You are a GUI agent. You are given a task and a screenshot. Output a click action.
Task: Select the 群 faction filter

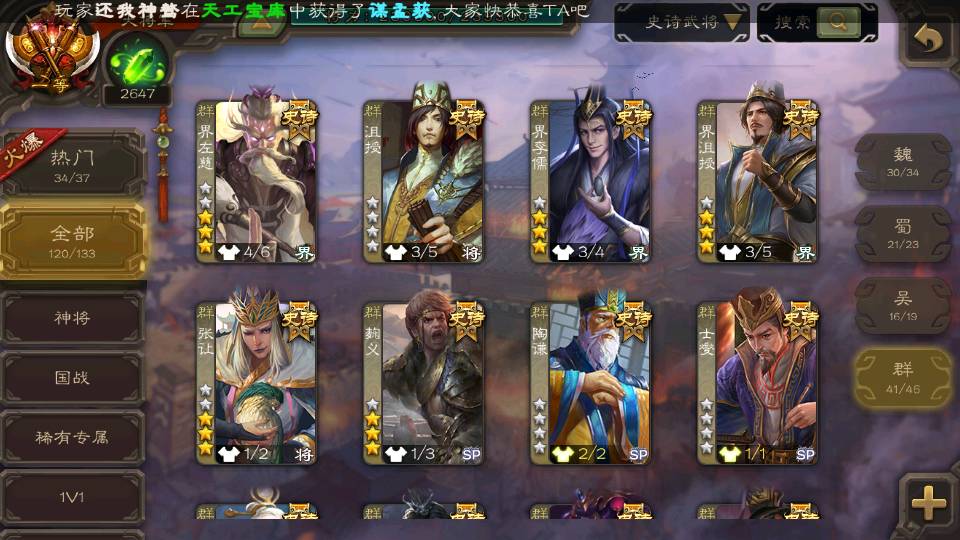903,377
